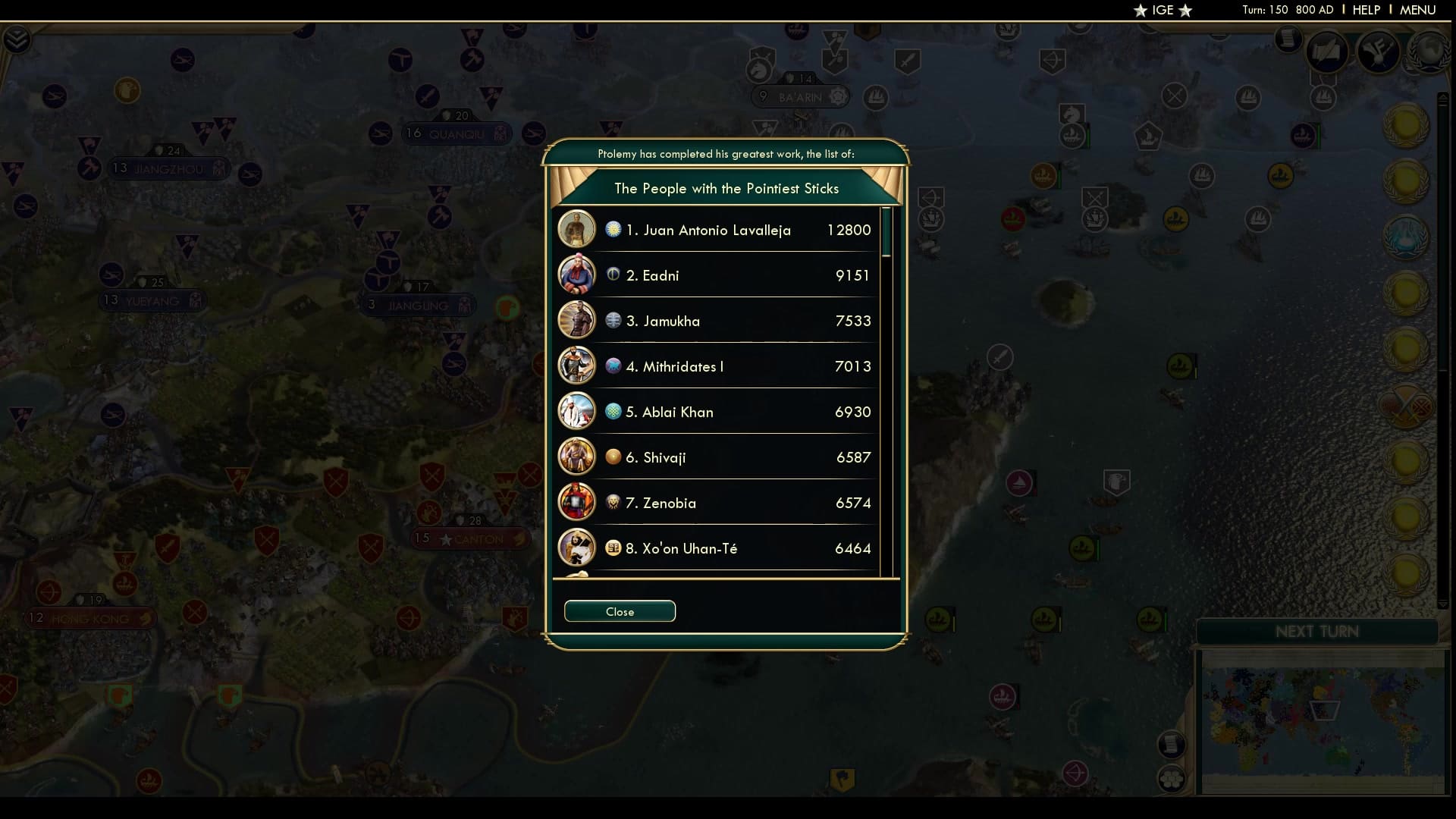
Task: Click the civilization emblem beside Shivaji's name
Action: tap(611, 457)
